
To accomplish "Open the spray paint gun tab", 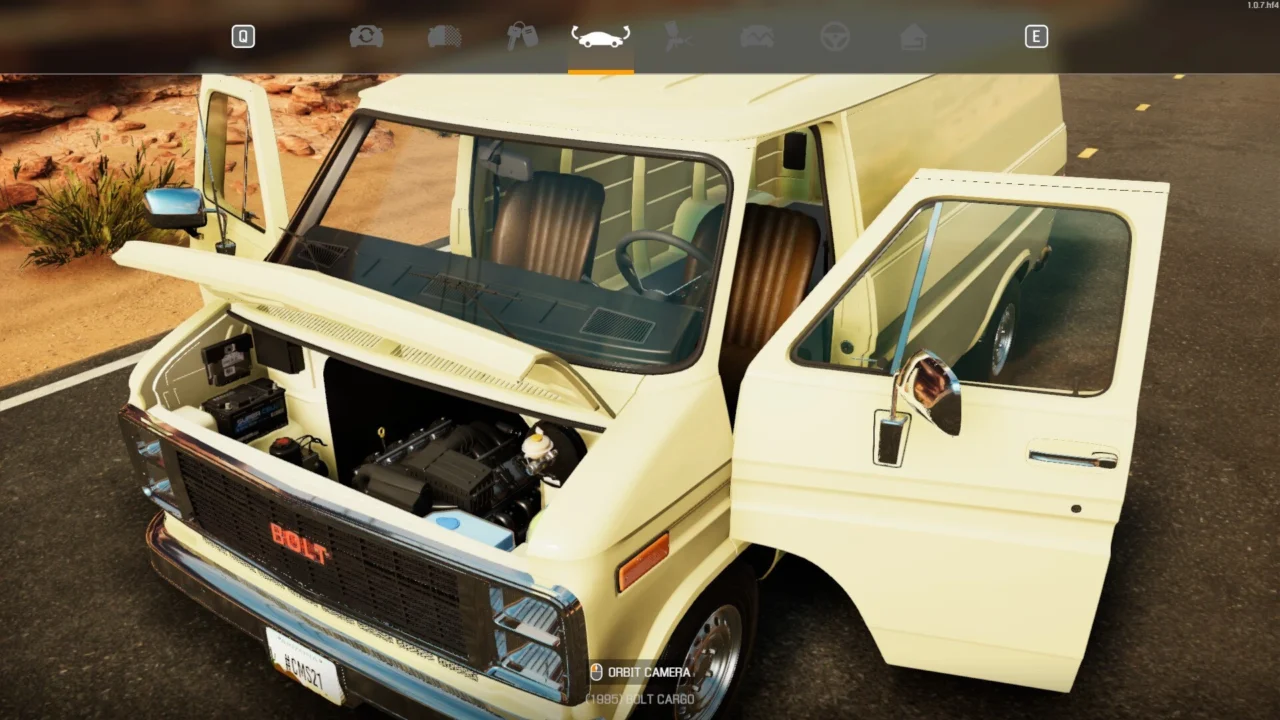I will (x=679, y=37).
